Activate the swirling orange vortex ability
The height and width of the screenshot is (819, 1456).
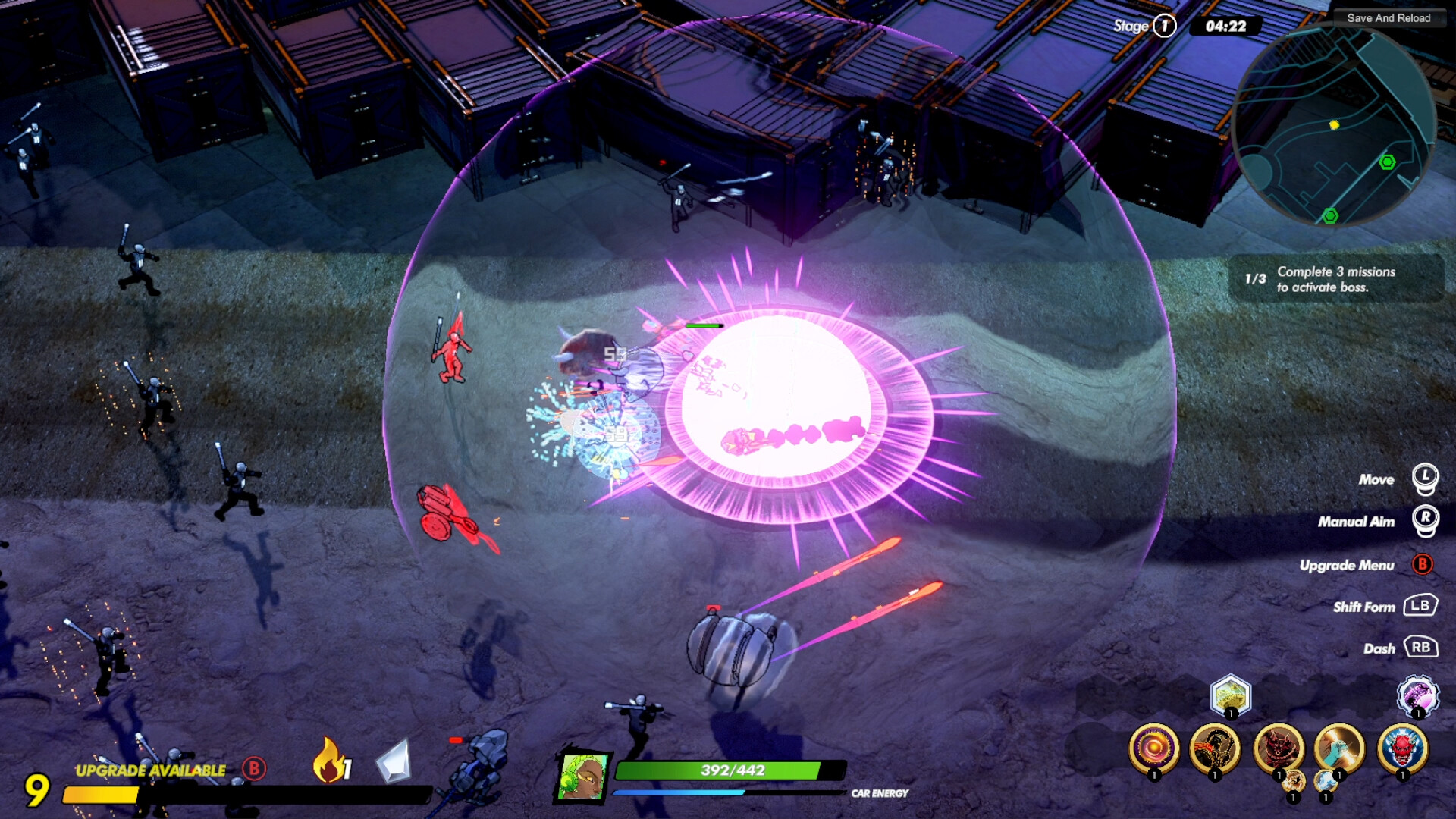[x=1153, y=748]
